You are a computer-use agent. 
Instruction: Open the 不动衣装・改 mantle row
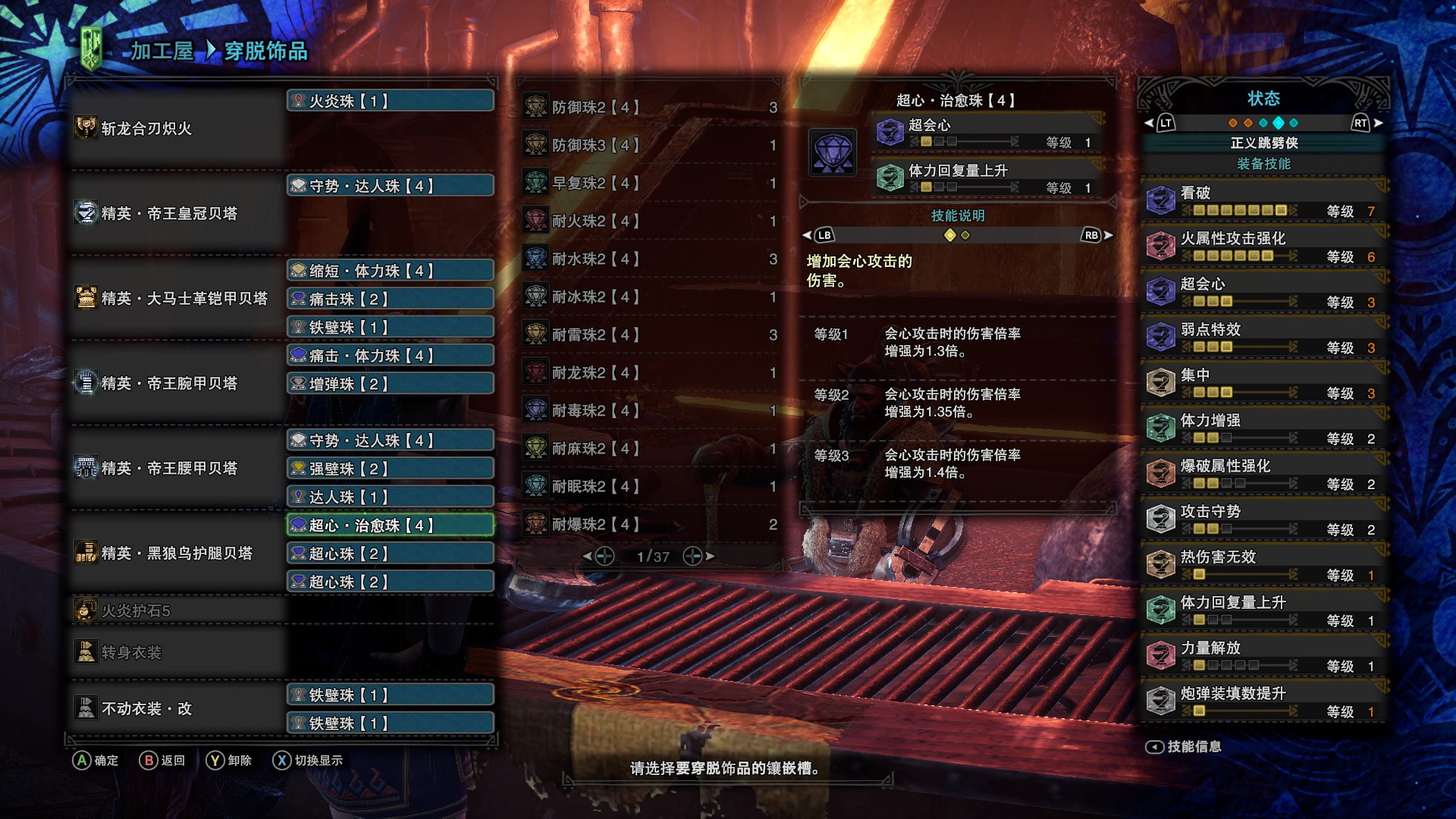178,708
